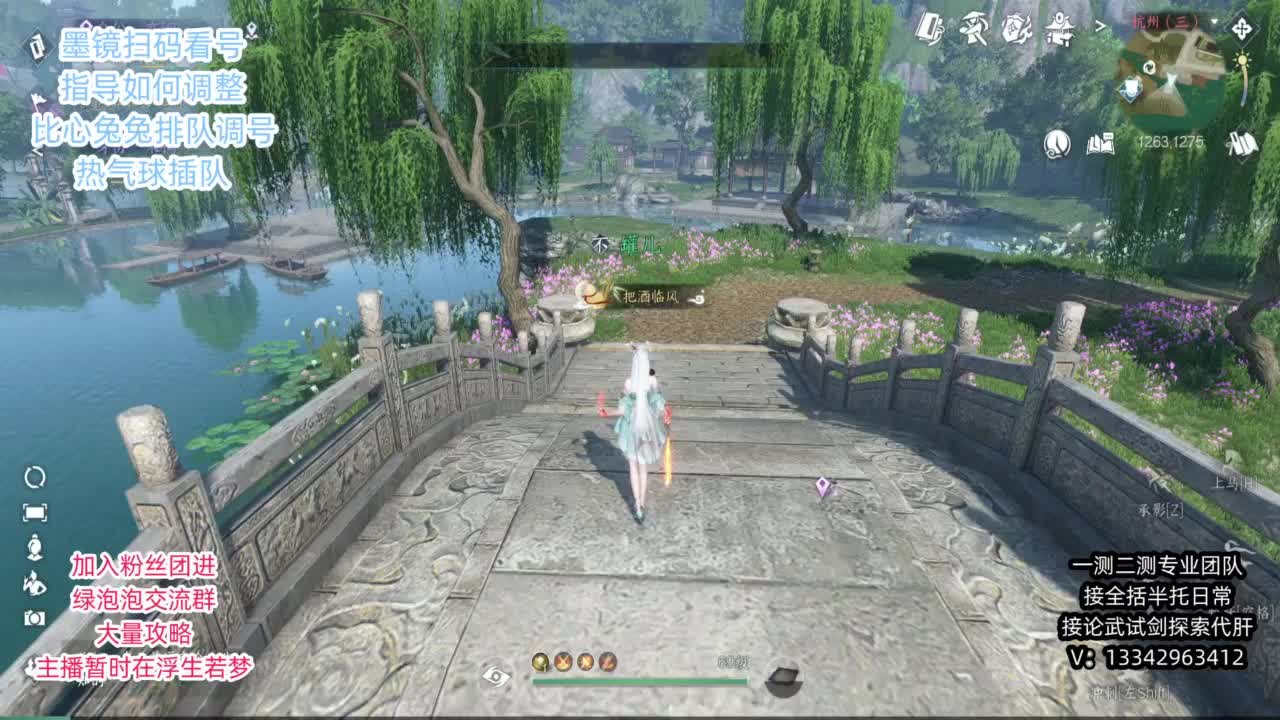Toggle the circular refresh icon on the left sidebar
Image resolution: width=1280 pixels, height=720 pixels.
pyautogui.click(x=36, y=475)
